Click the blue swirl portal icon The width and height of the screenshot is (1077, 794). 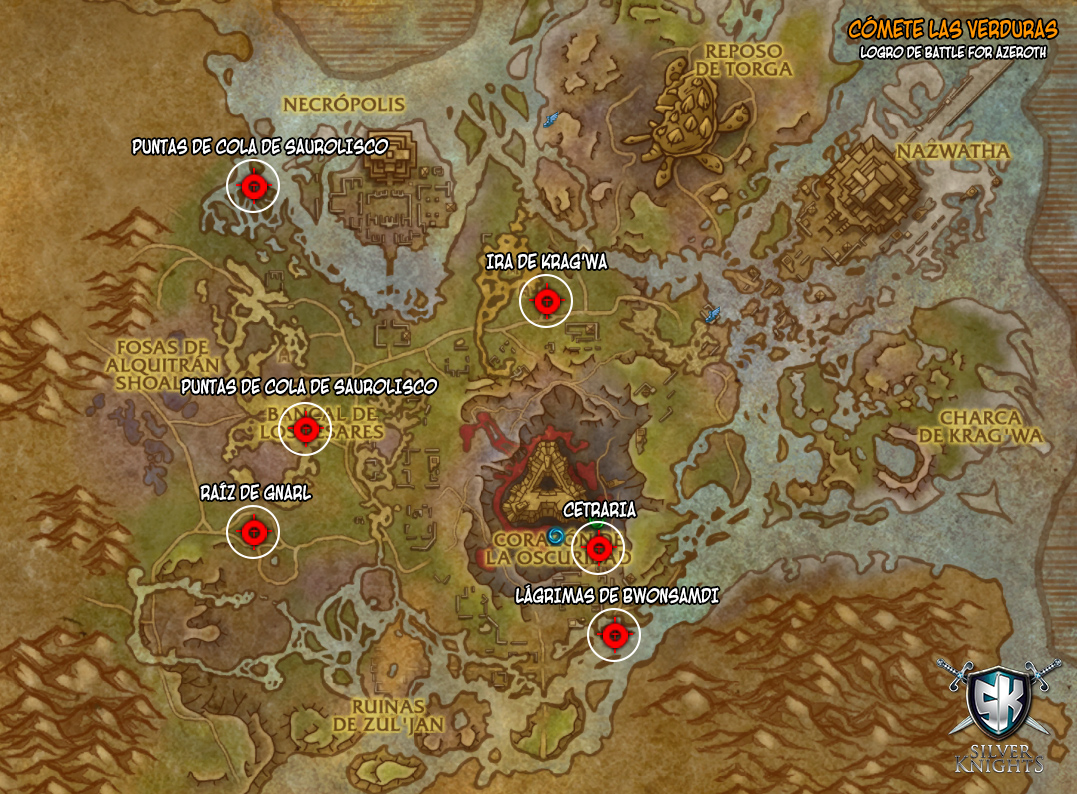[556, 536]
